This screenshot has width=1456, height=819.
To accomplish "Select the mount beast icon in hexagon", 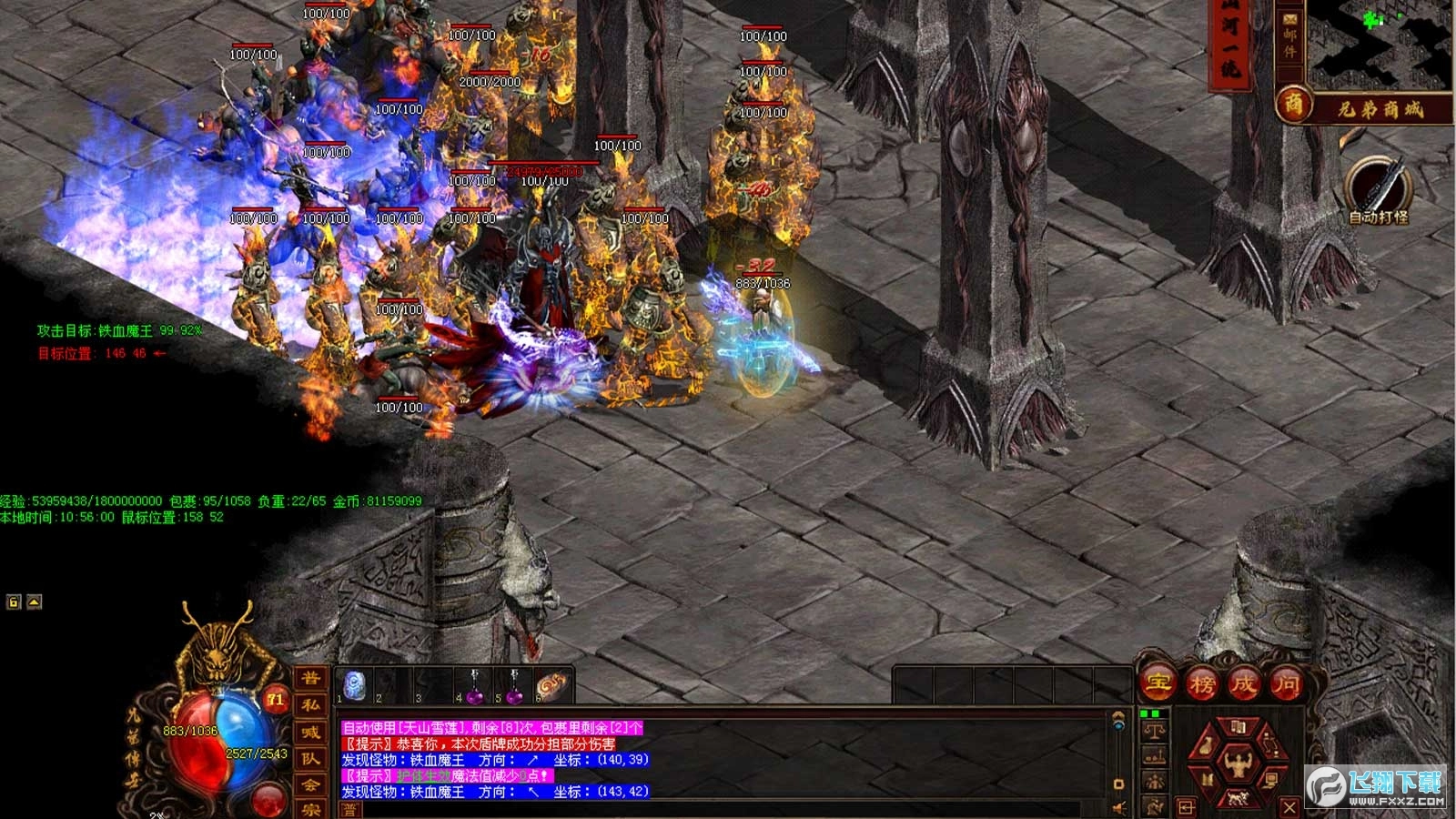I will point(1238,799).
